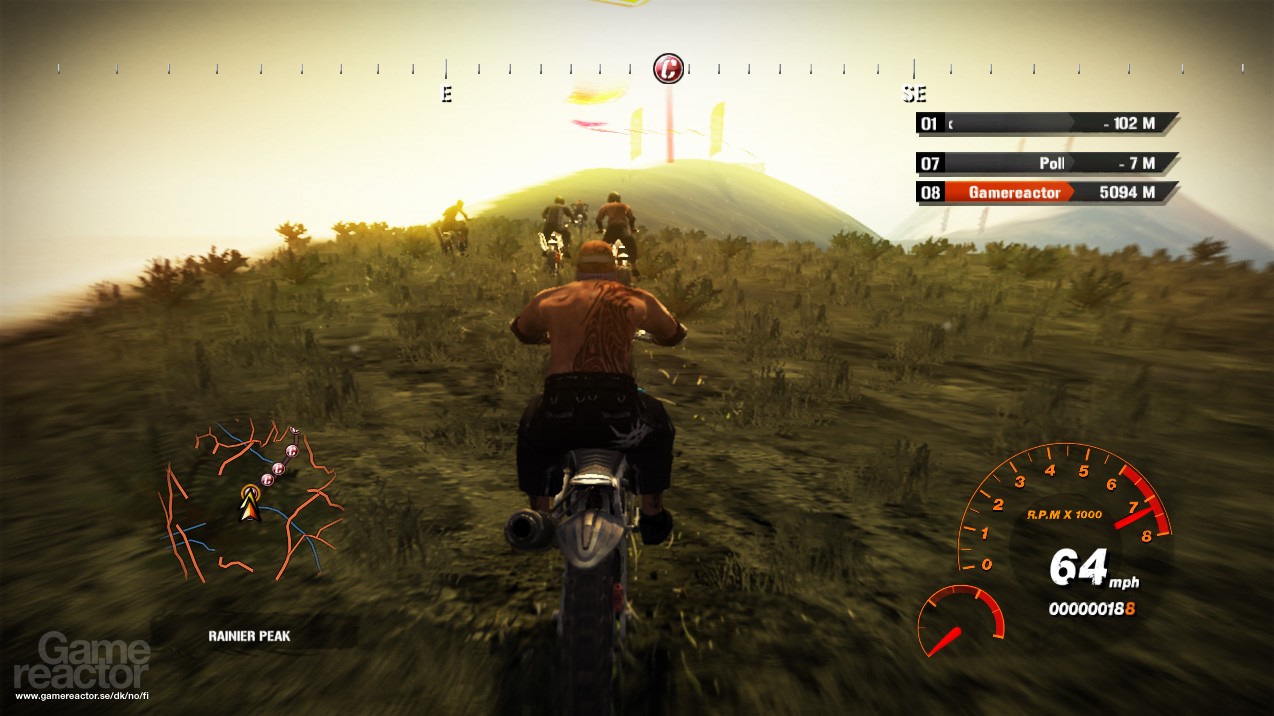The height and width of the screenshot is (716, 1274).
Task: Select the red checkpoint marker on the compass
Action: tap(668, 69)
